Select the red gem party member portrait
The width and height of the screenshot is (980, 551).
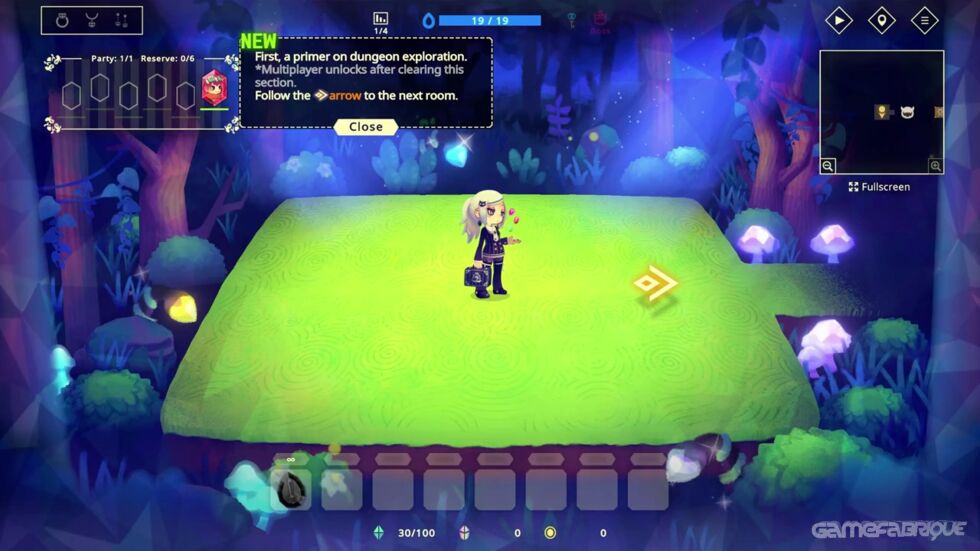pyautogui.click(x=215, y=89)
